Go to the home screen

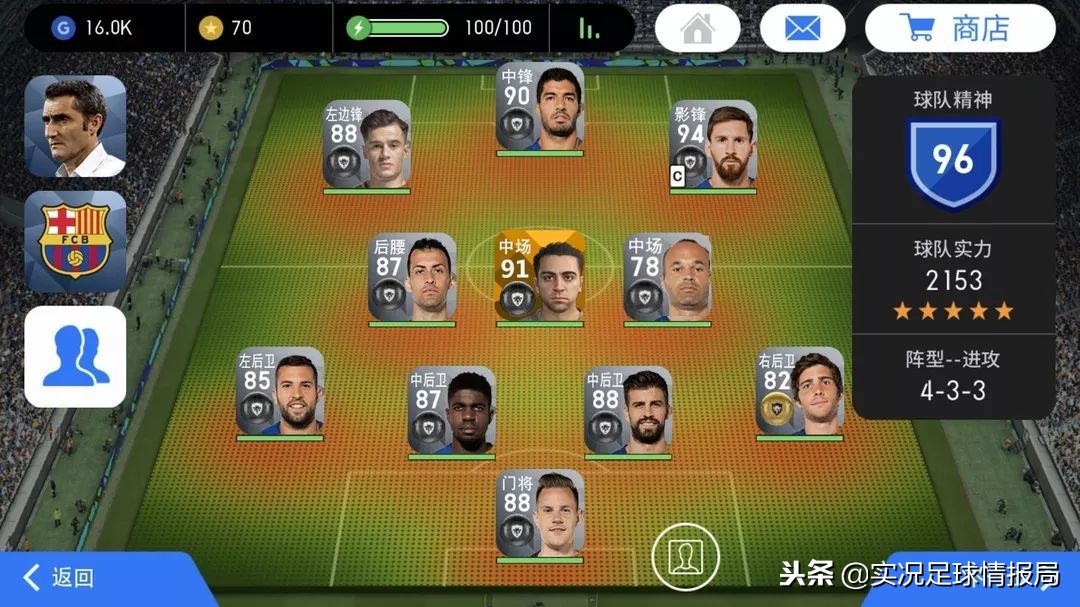pyautogui.click(x=698, y=29)
